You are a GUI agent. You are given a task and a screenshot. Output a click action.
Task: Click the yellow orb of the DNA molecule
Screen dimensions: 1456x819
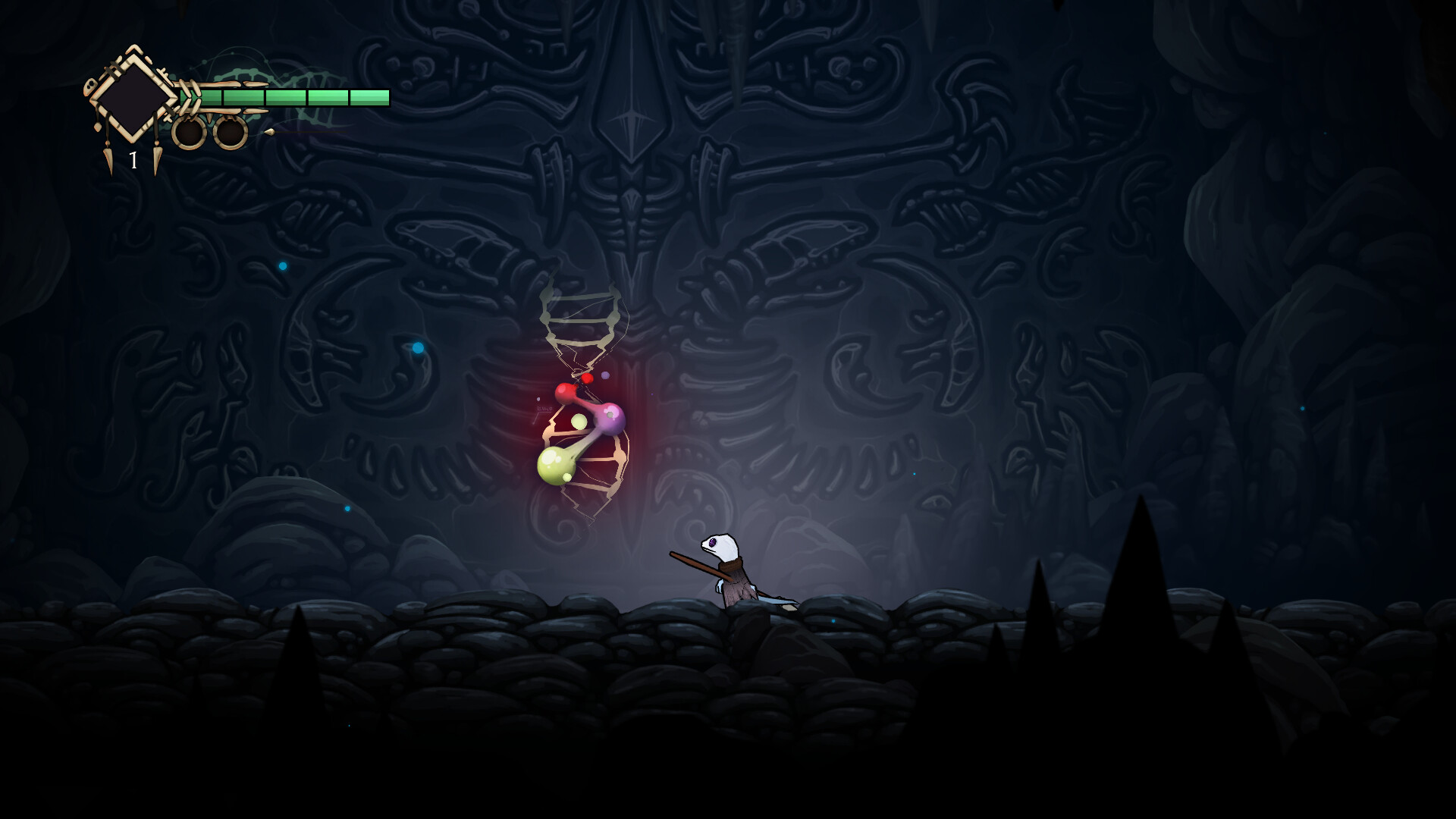click(555, 466)
